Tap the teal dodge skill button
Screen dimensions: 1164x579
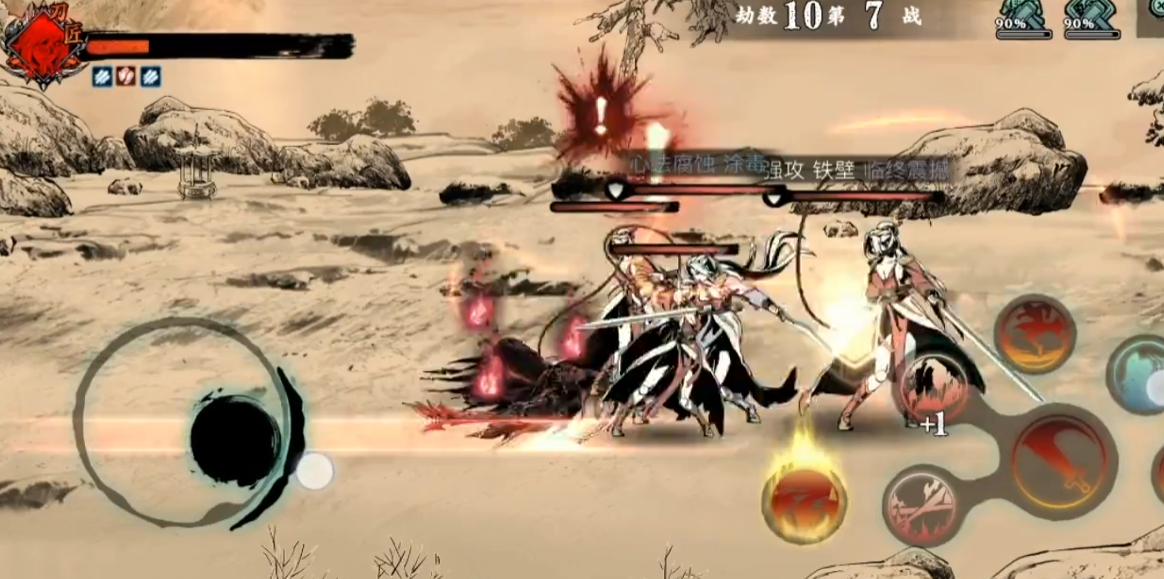[1142, 374]
